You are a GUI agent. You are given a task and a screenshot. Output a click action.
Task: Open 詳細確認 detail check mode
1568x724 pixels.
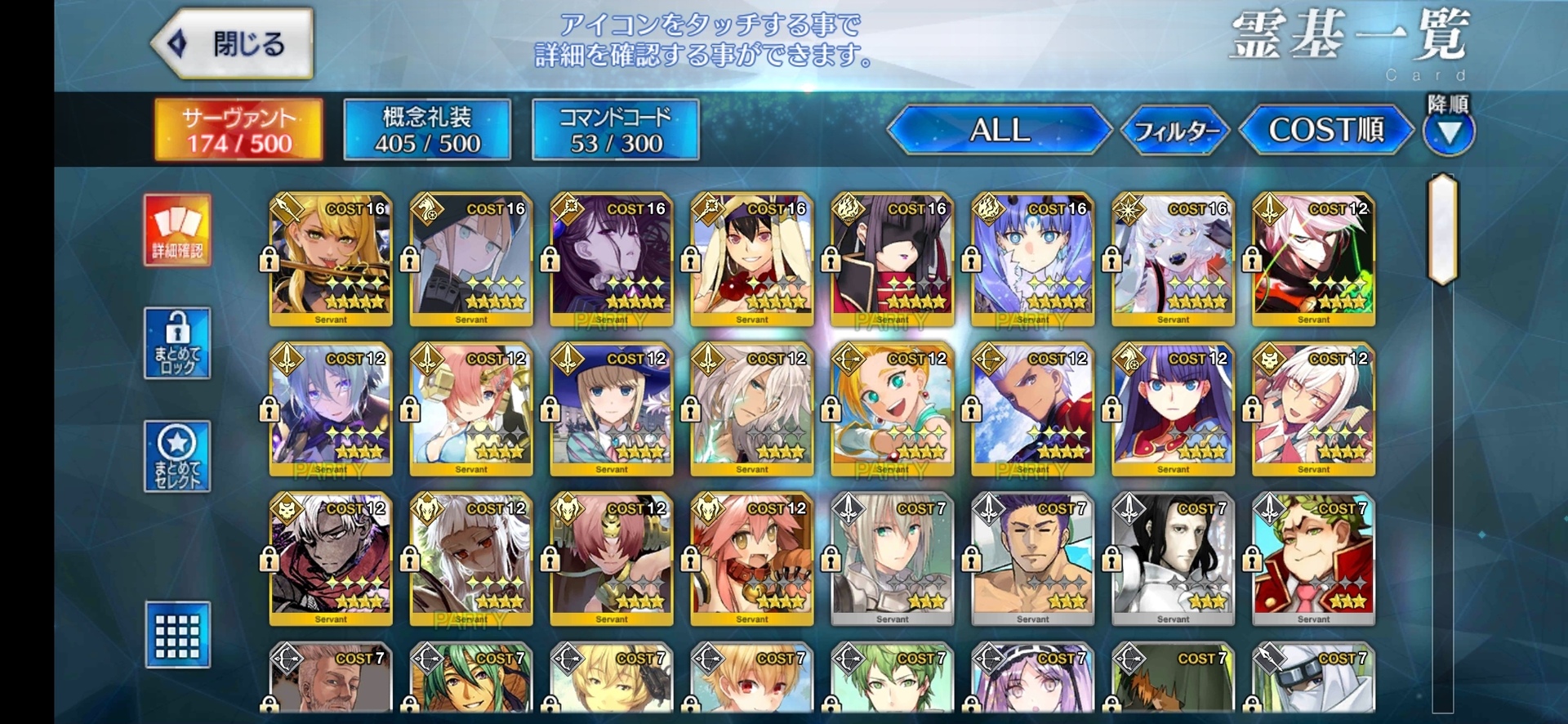(177, 230)
